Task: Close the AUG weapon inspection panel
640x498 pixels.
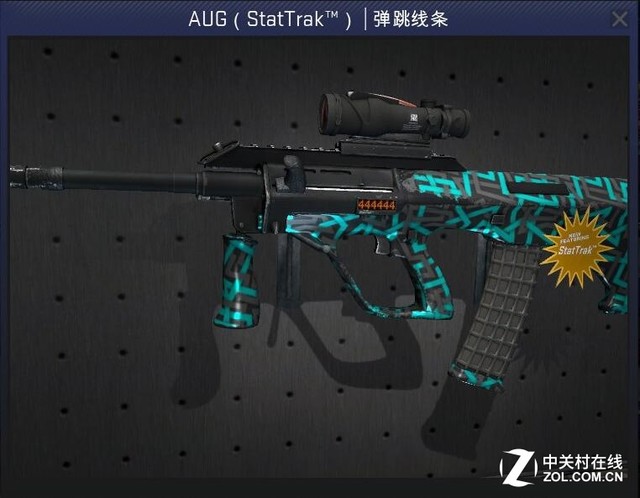Action: point(620,19)
